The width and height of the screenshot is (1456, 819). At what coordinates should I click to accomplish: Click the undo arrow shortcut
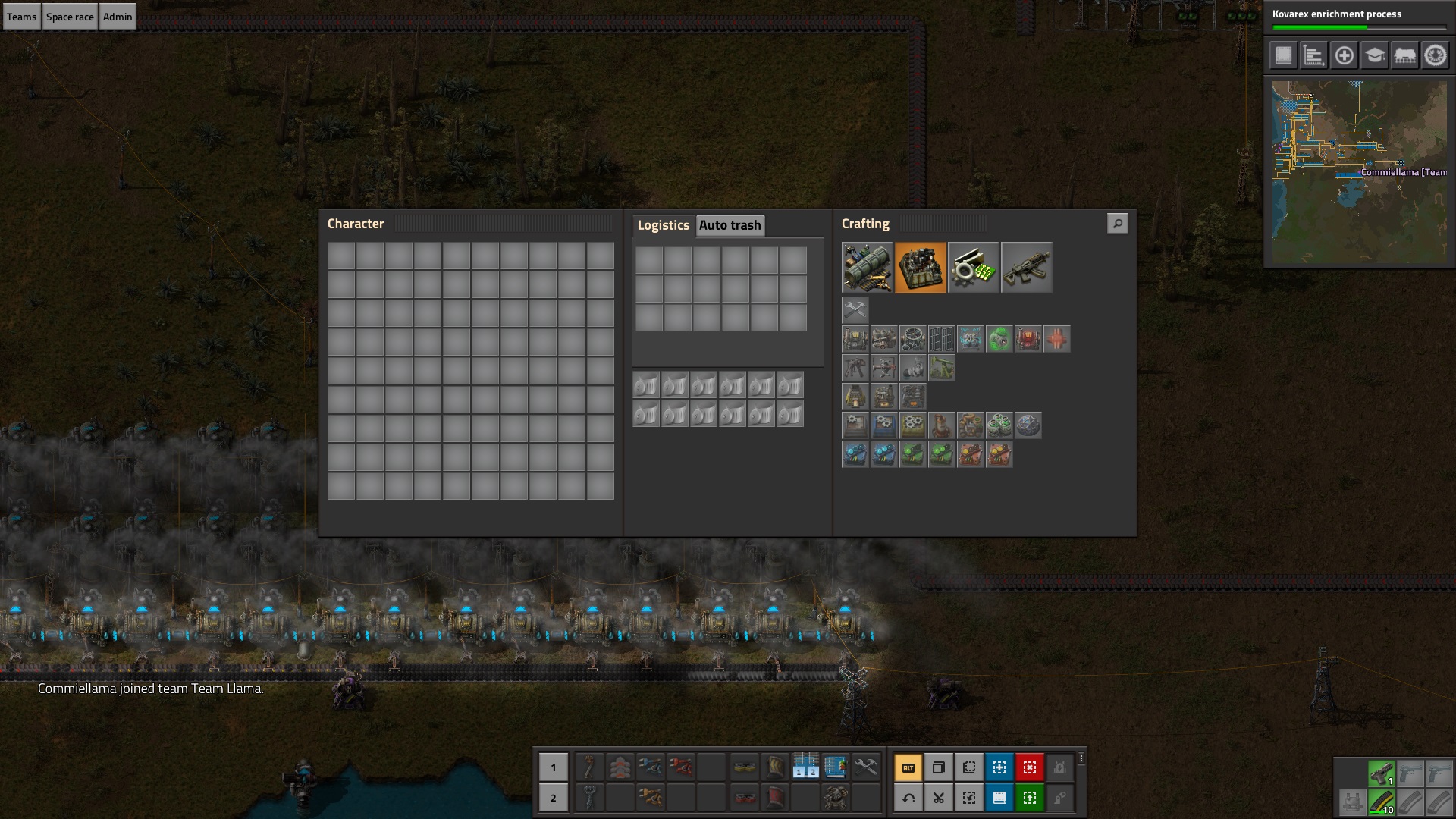pos(908,798)
